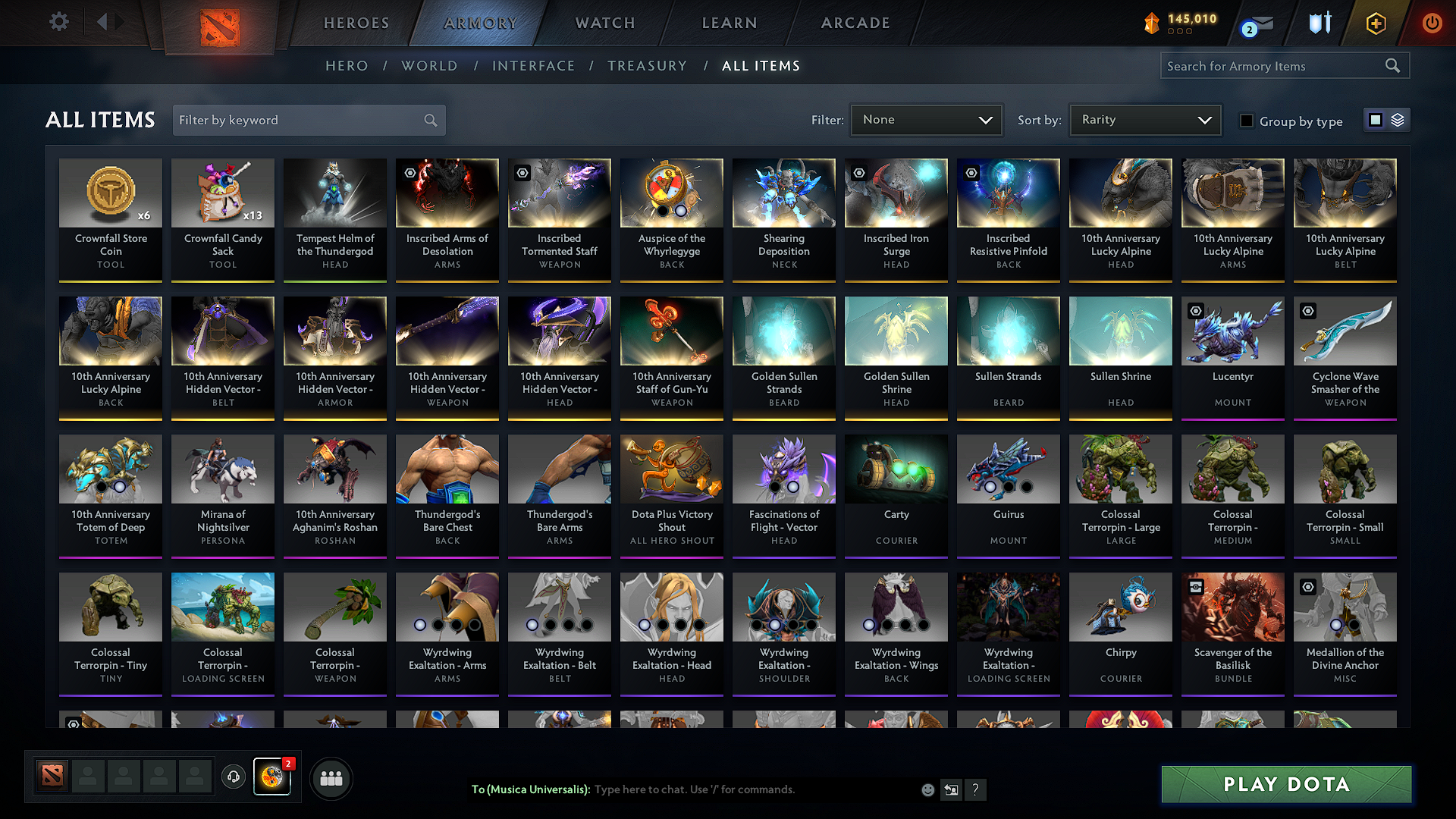The height and width of the screenshot is (819, 1456).
Task: Click the friends list icon bottom right
Action: pos(331,777)
